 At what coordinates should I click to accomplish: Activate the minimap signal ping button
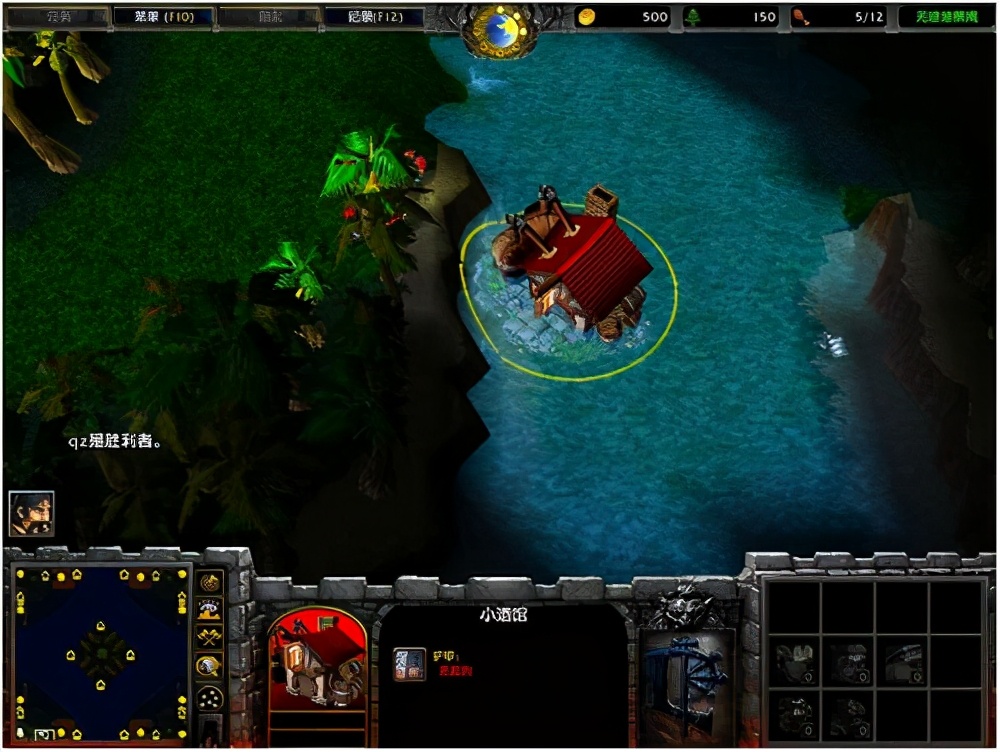click(x=210, y=583)
